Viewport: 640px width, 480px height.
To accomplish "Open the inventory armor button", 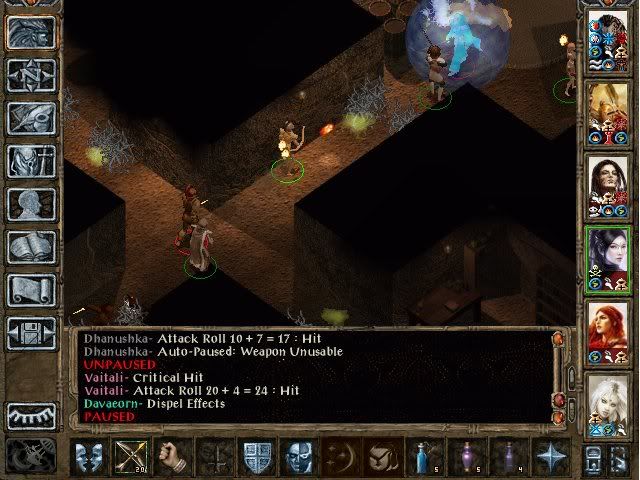I will pos(32,162).
